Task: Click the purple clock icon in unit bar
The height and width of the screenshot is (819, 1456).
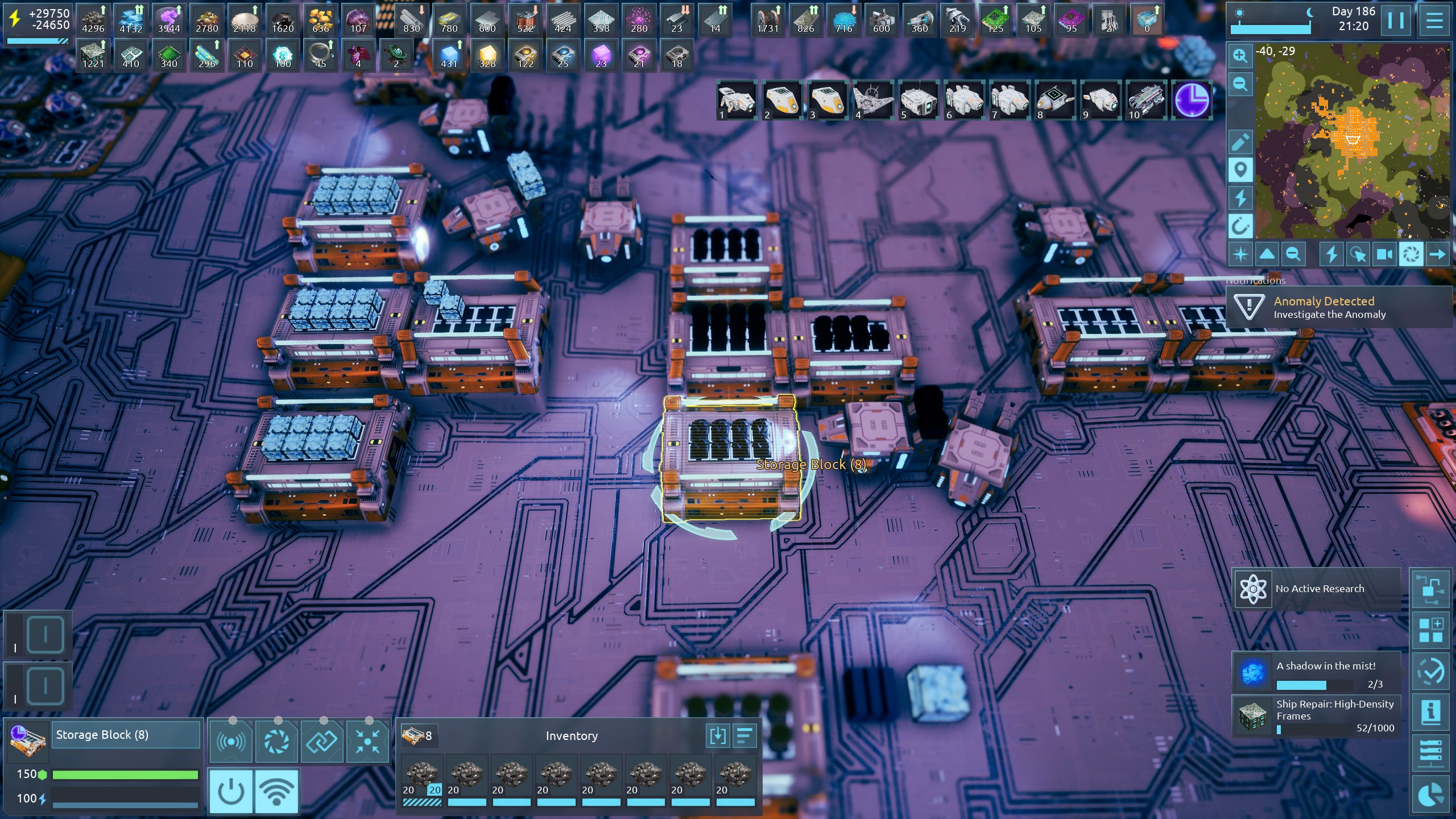Action: 1192,101
